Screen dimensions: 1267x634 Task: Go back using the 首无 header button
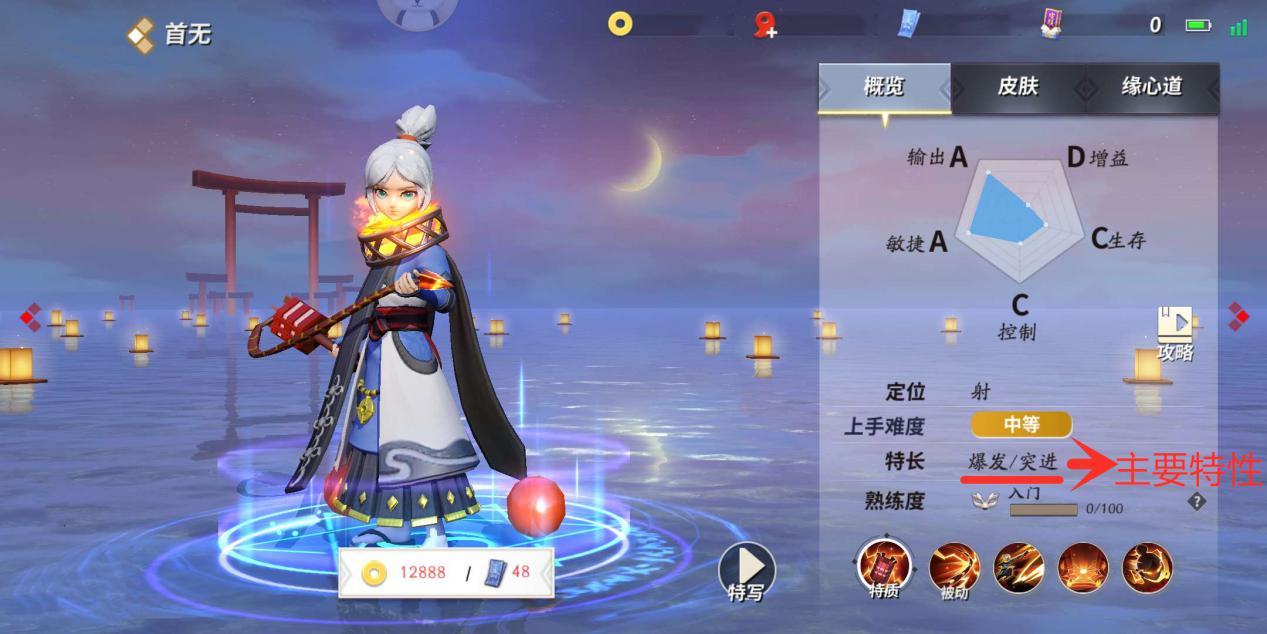pos(170,35)
